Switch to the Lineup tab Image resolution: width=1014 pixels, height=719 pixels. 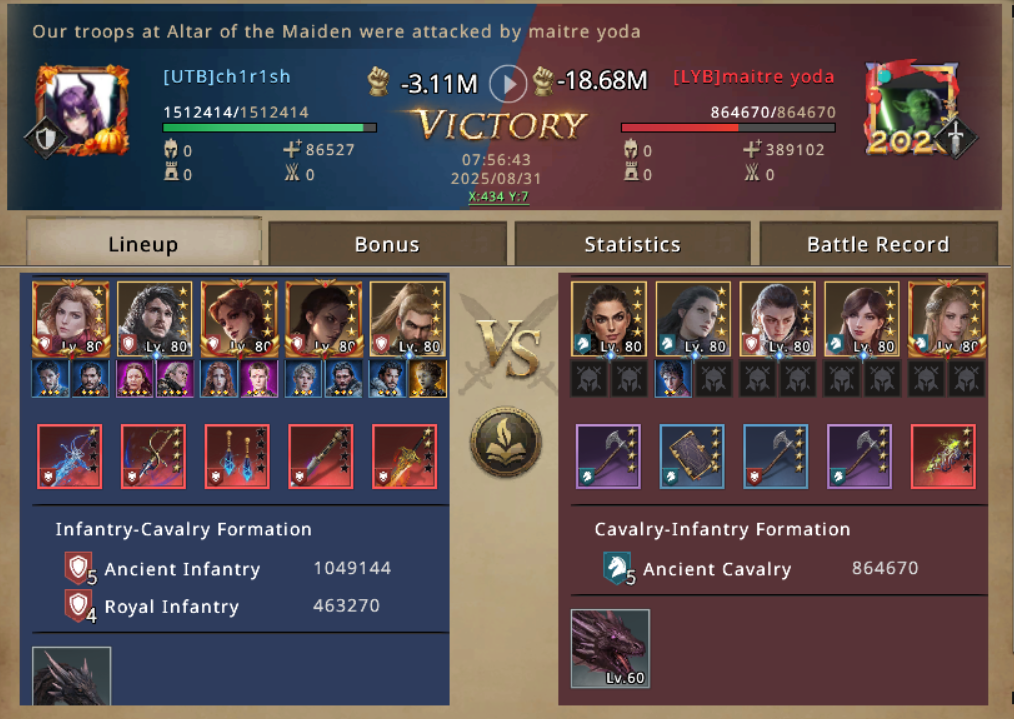[143, 244]
